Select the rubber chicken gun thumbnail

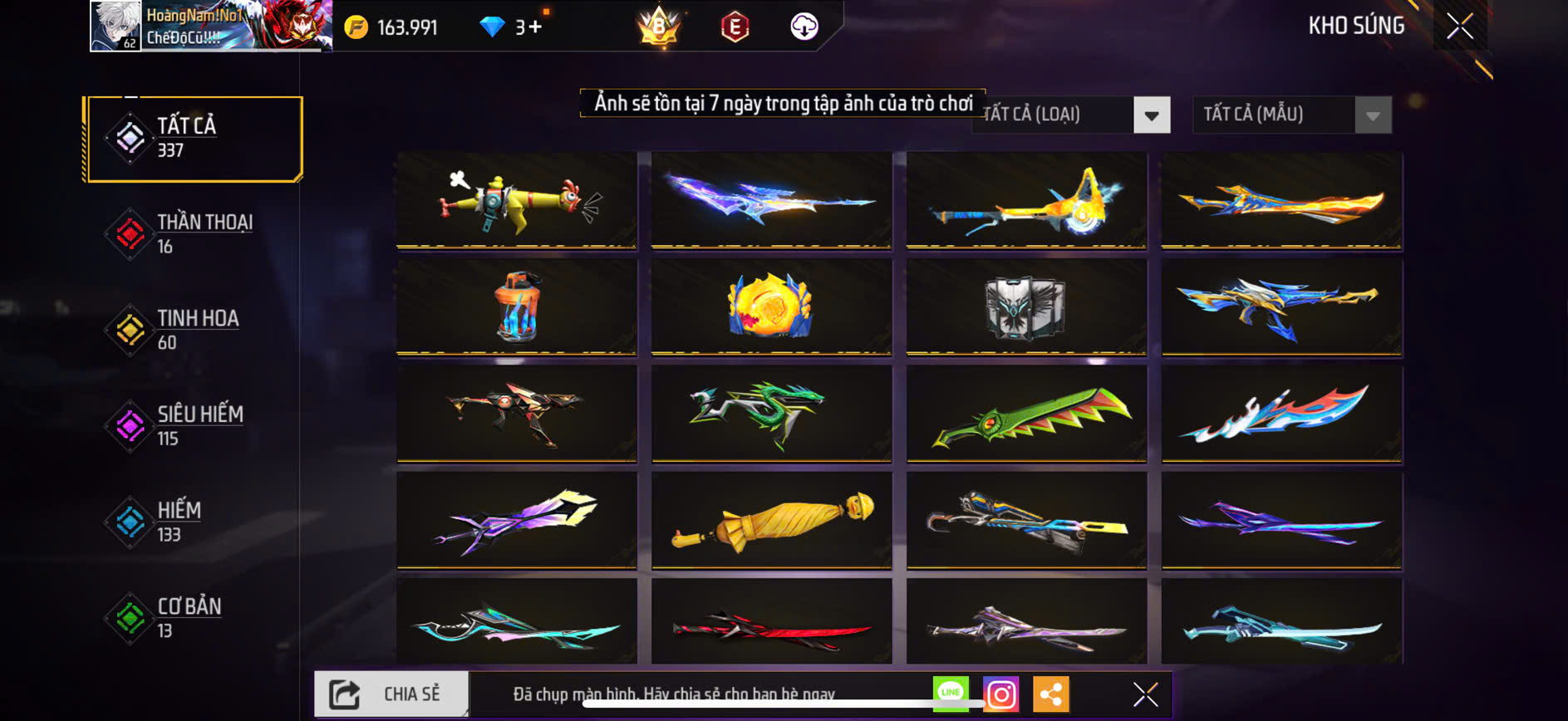(515, 199)
